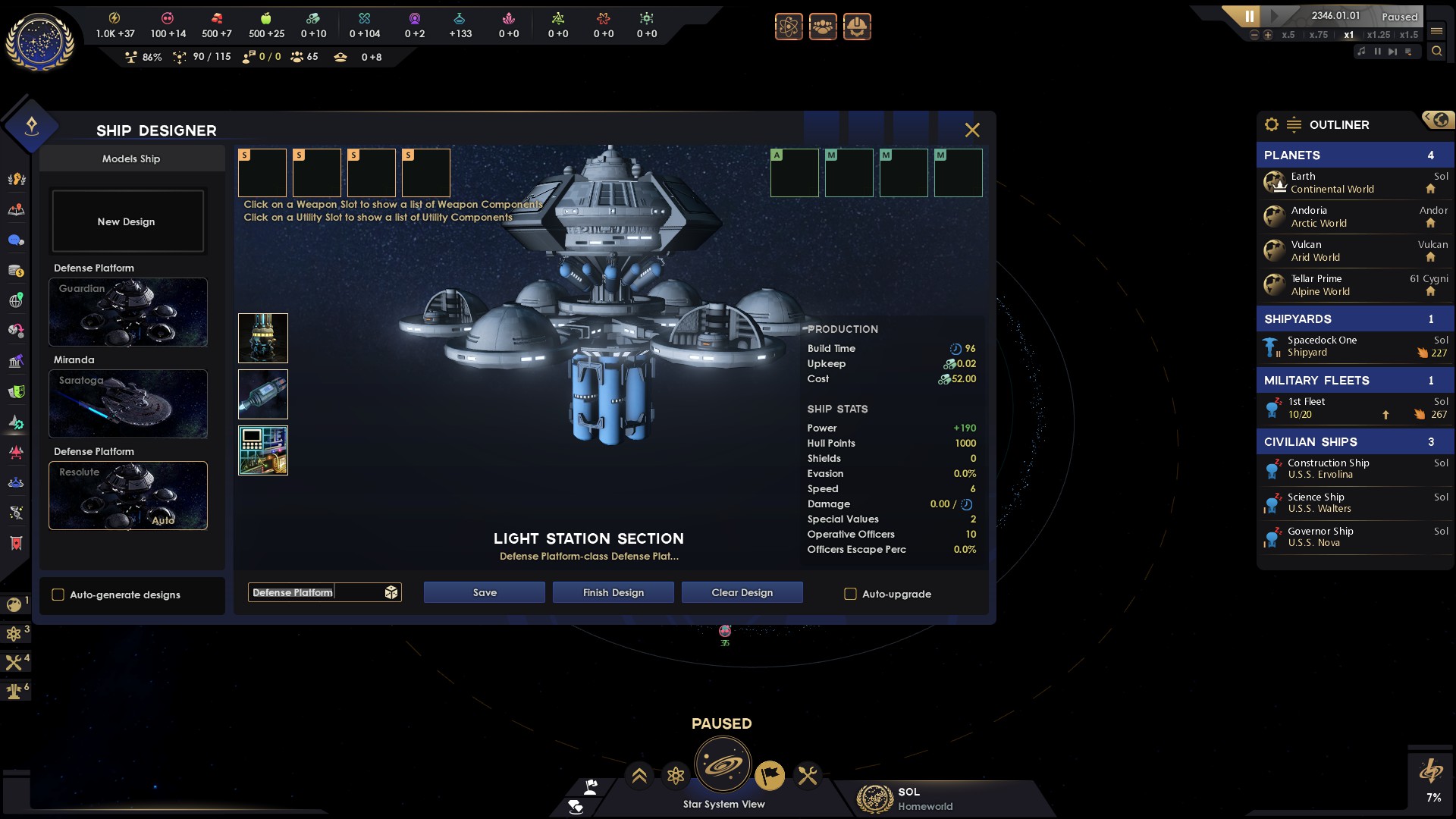Screen dimensions: 1456x819
Task: Collapse the MILITARY FLEETS Outliner section
Action: coord(1355,380)
